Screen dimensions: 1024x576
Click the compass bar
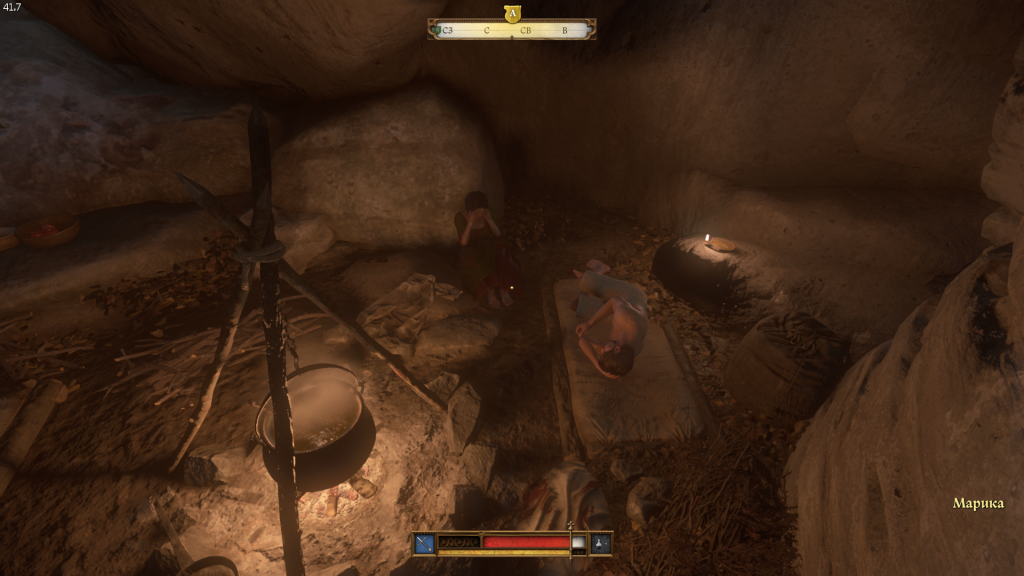512,31
